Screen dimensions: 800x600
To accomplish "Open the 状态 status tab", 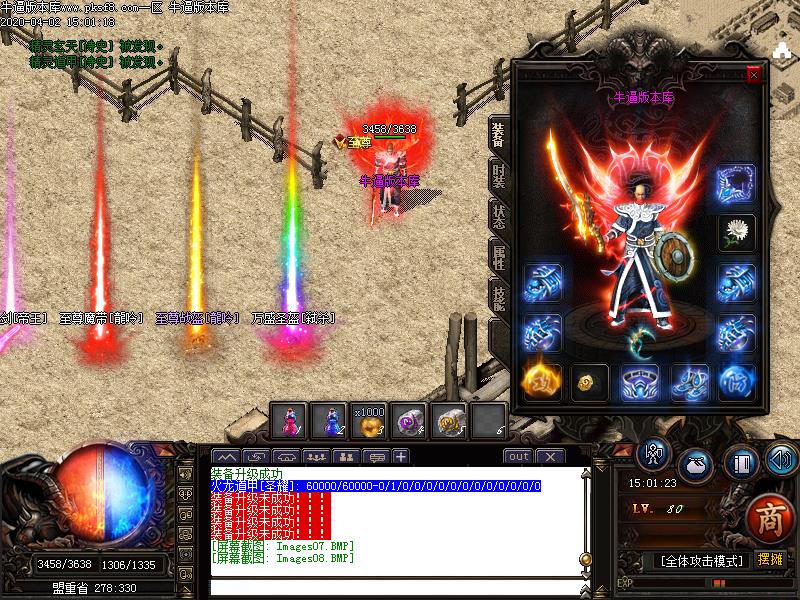I will coord(499,216).
